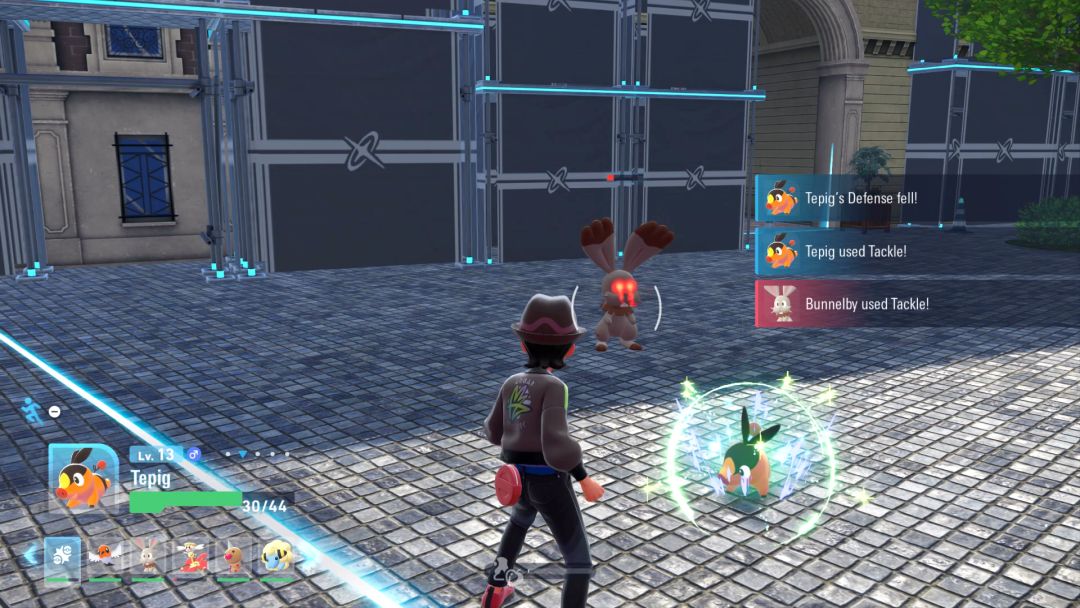Choose the highlighted Poké Ball swap slot
Image resolution: width=1080 pixels, height=608 pixels.
(62, 558)
